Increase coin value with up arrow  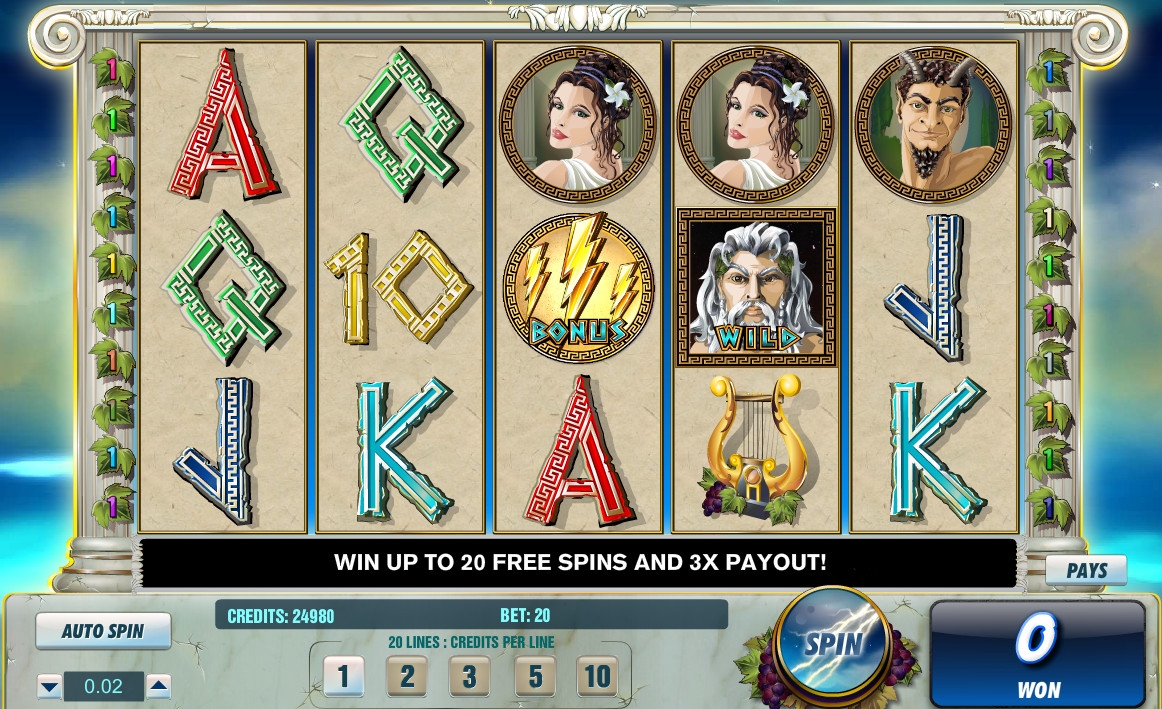tap(159, 687)
